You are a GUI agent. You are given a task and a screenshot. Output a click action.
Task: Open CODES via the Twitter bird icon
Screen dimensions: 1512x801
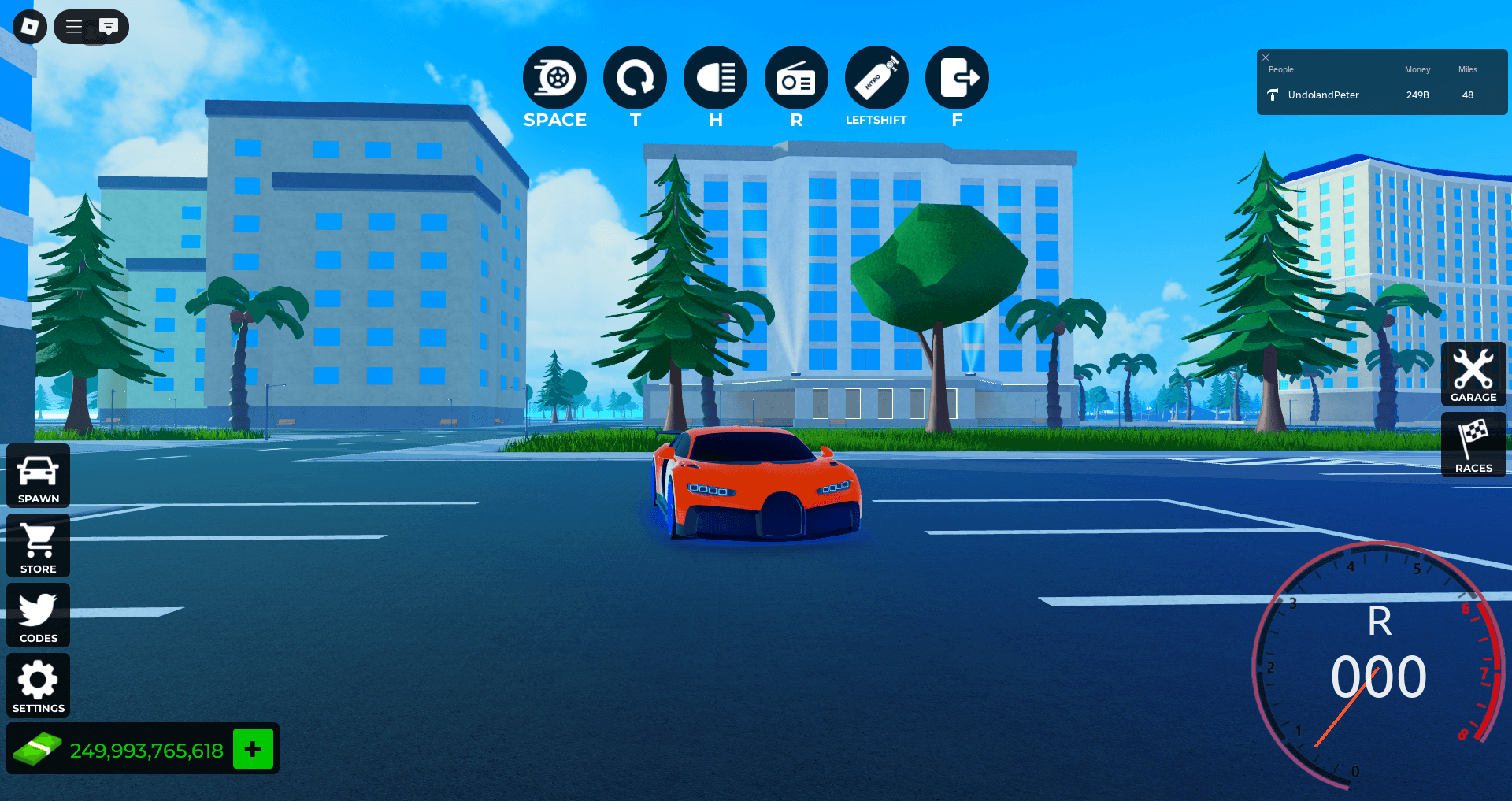coord(38,614)
